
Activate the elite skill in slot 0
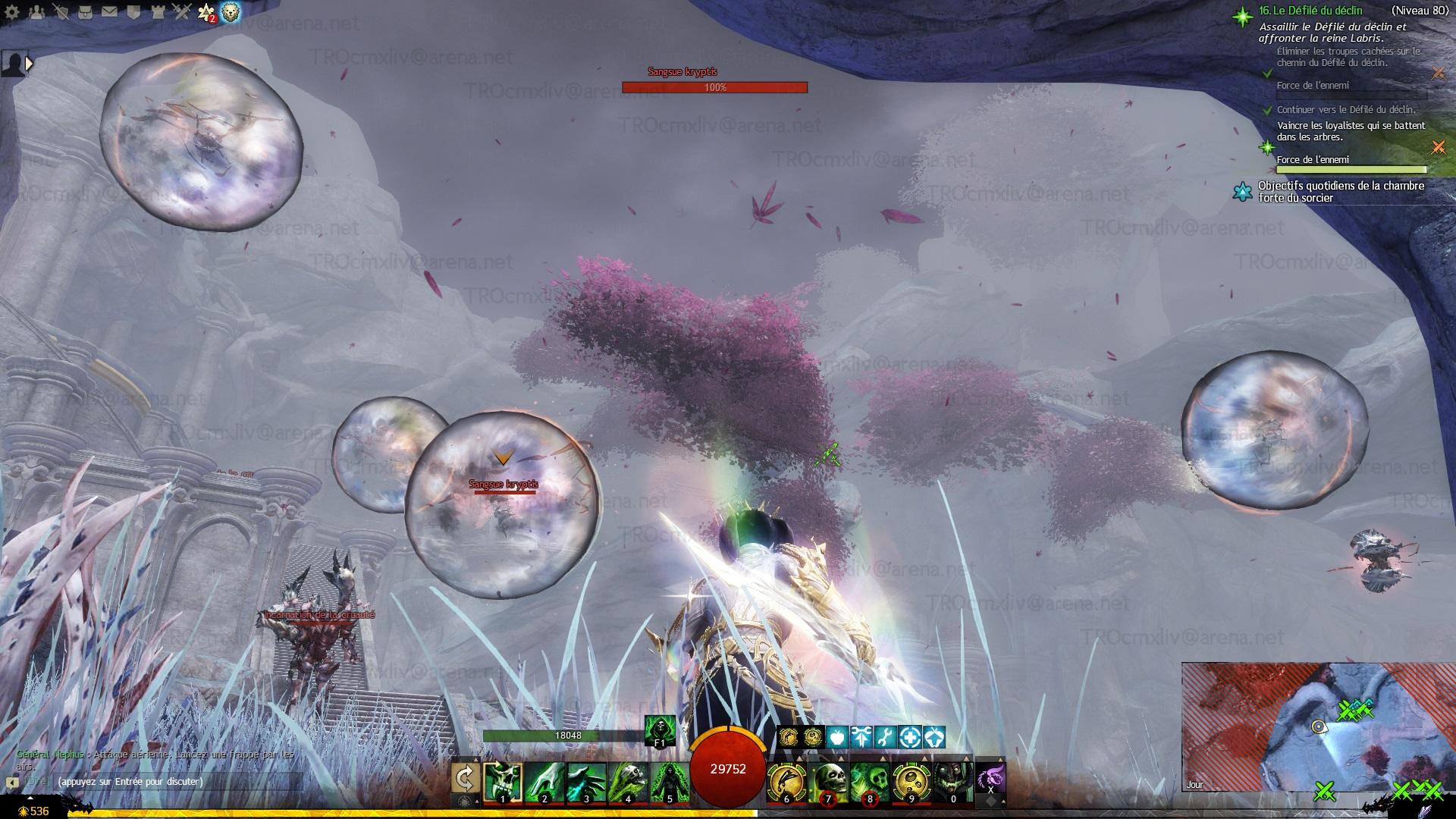click(x=952, y=781)
